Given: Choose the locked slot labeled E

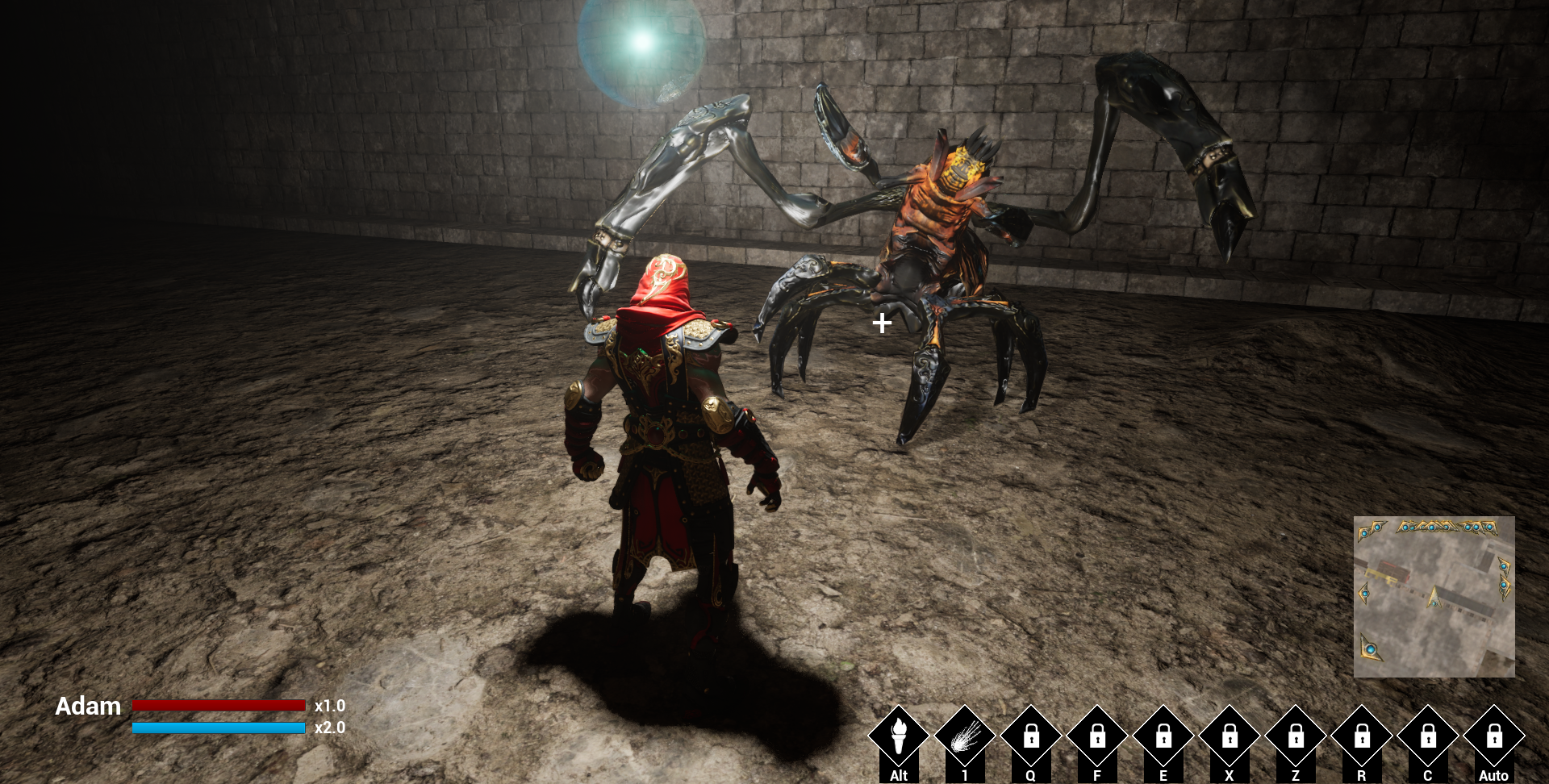Looking at the screenshot, I should coord(1163,736).
